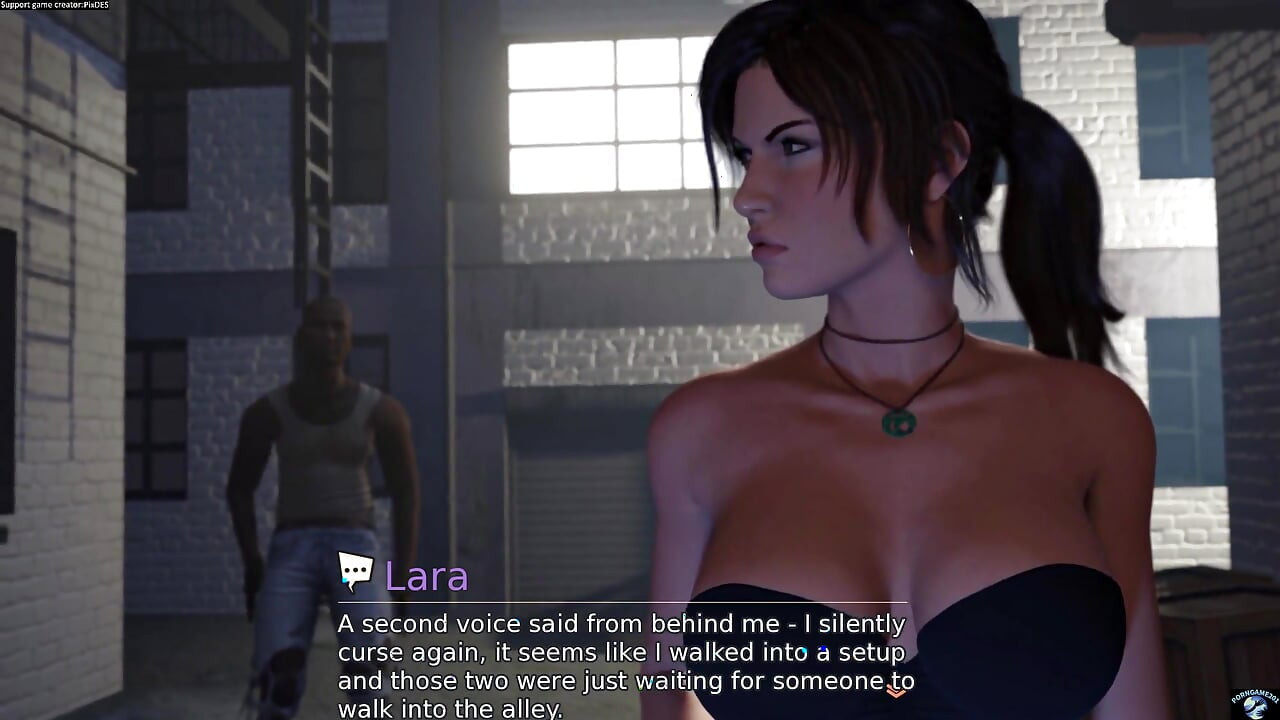Click the small cyan sparkle near 'a setup'
This screenshot has height=720, width=1280.
coord(804,651)
